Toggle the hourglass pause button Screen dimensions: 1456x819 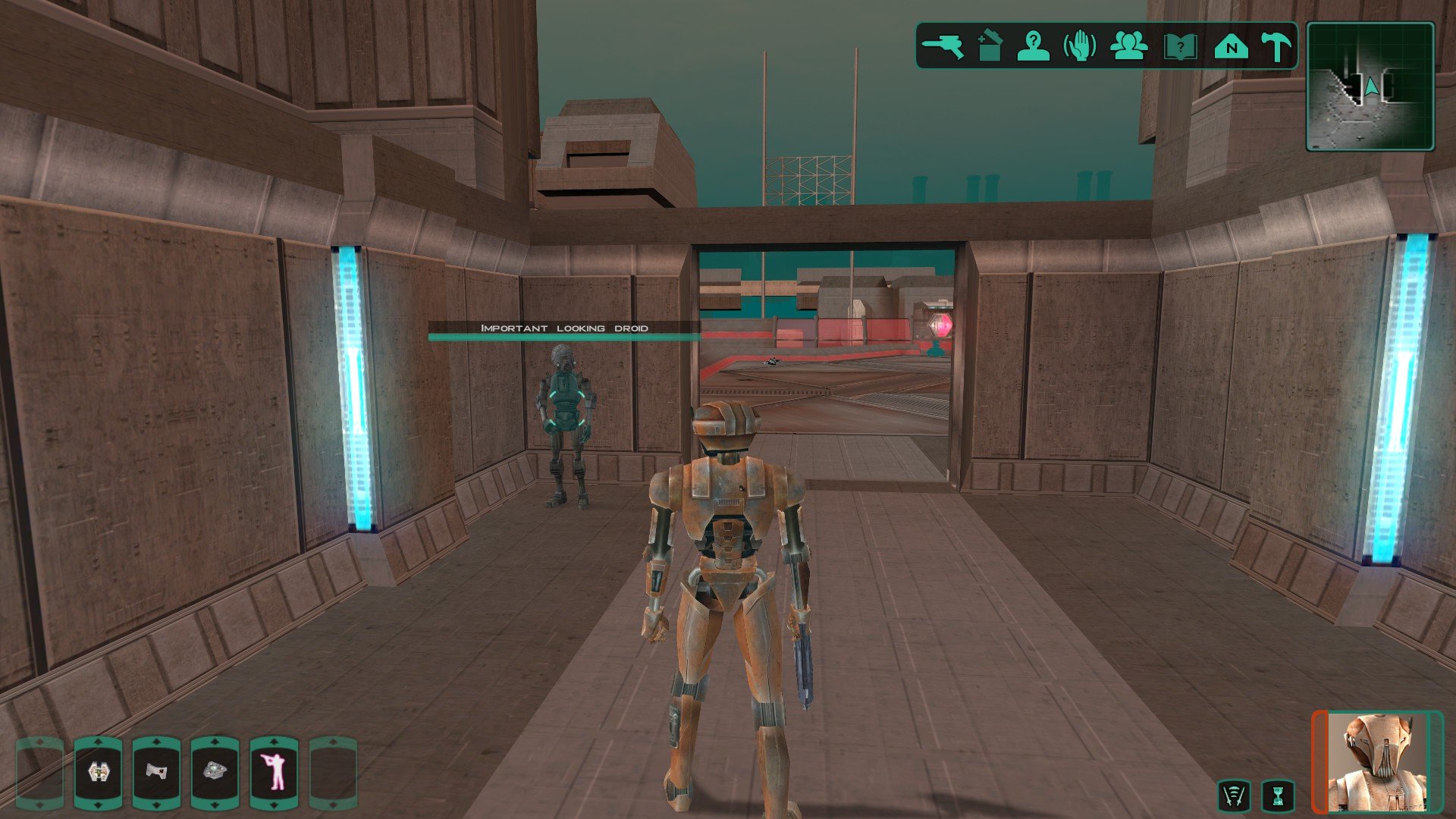1278,796
